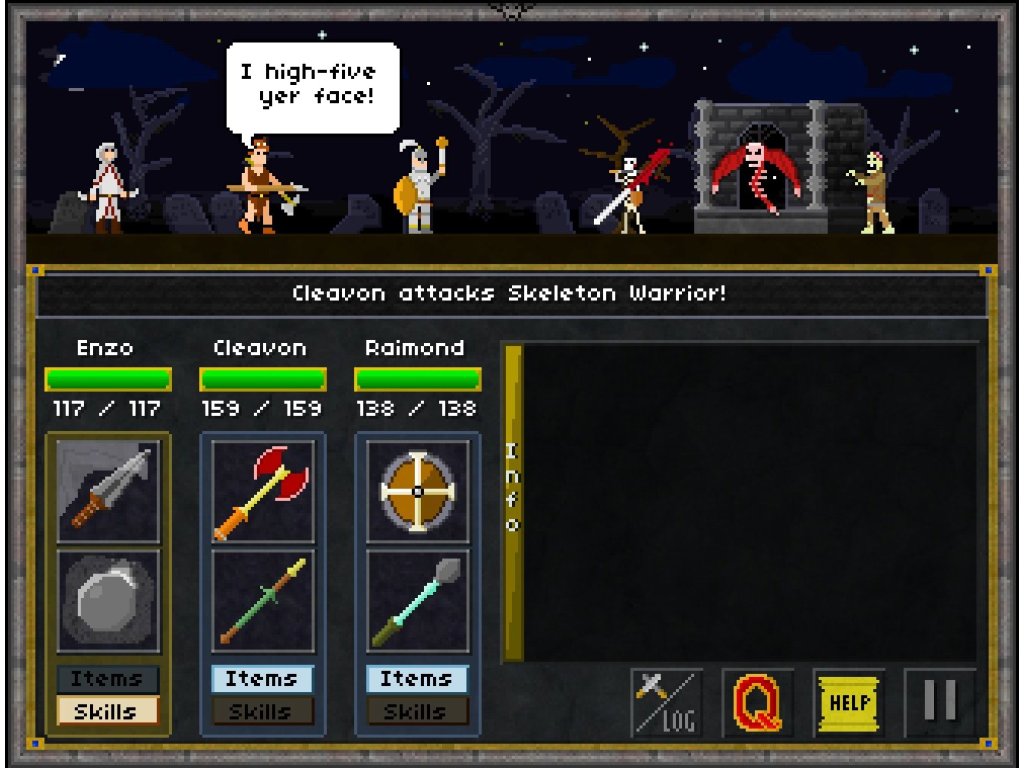
Task: Switch to Enzo's Skills tab
Action: pos(107,711)
